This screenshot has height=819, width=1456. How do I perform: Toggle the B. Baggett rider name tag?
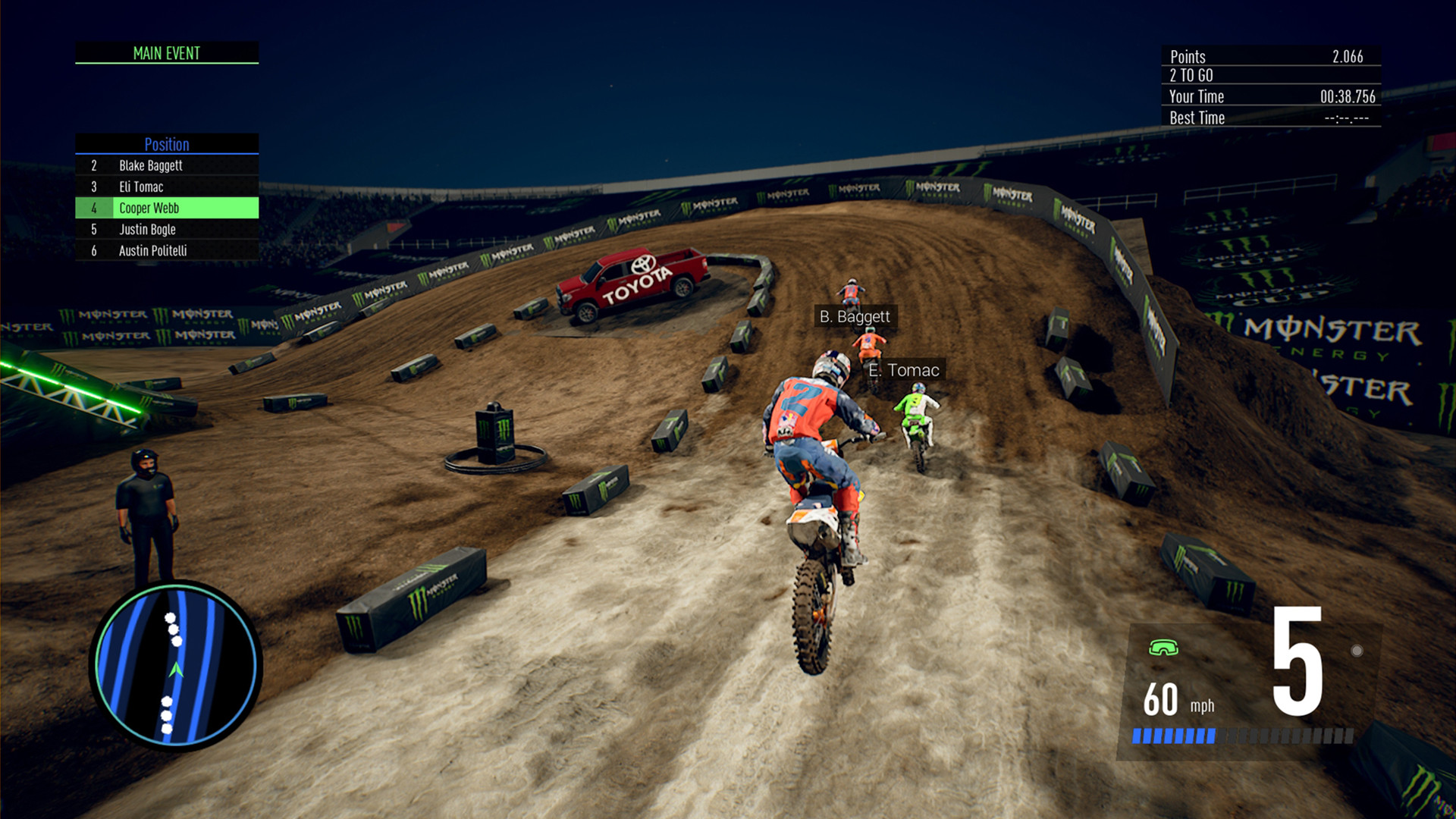coord(855,317)
